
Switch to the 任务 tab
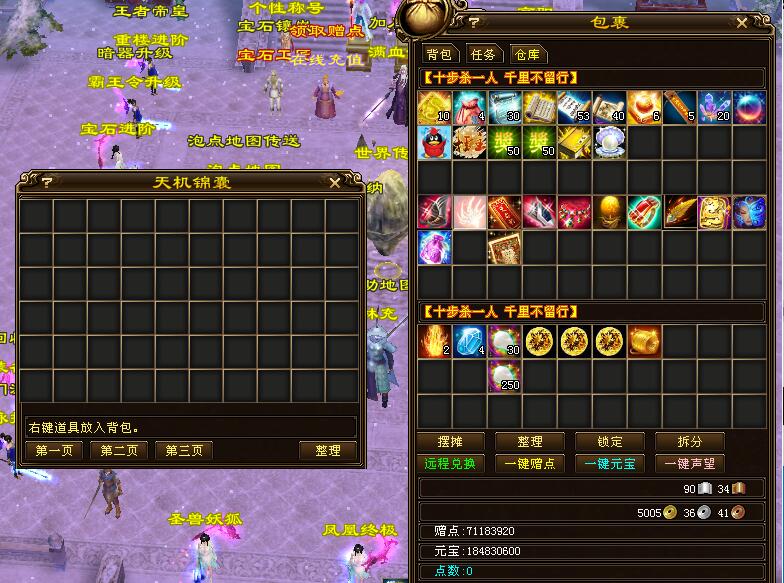(482, 54)
